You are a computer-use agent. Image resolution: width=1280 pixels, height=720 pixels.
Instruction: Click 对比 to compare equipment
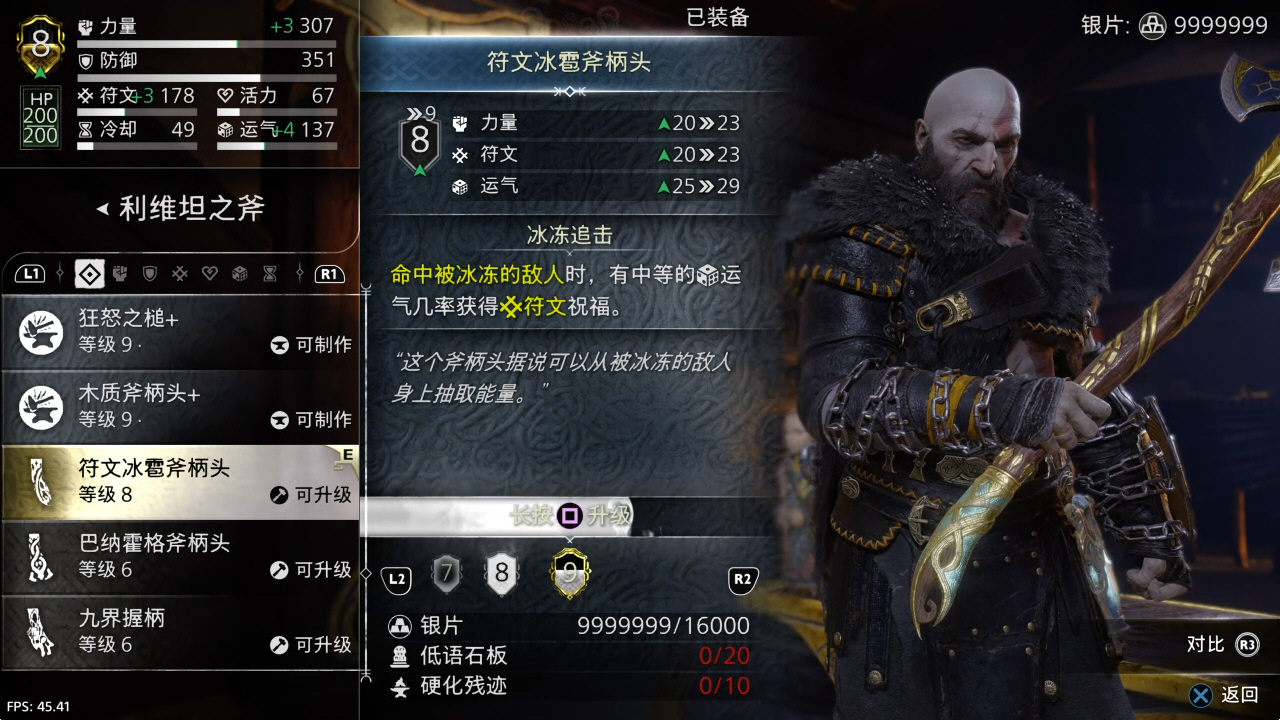(x=1204, y=645)
